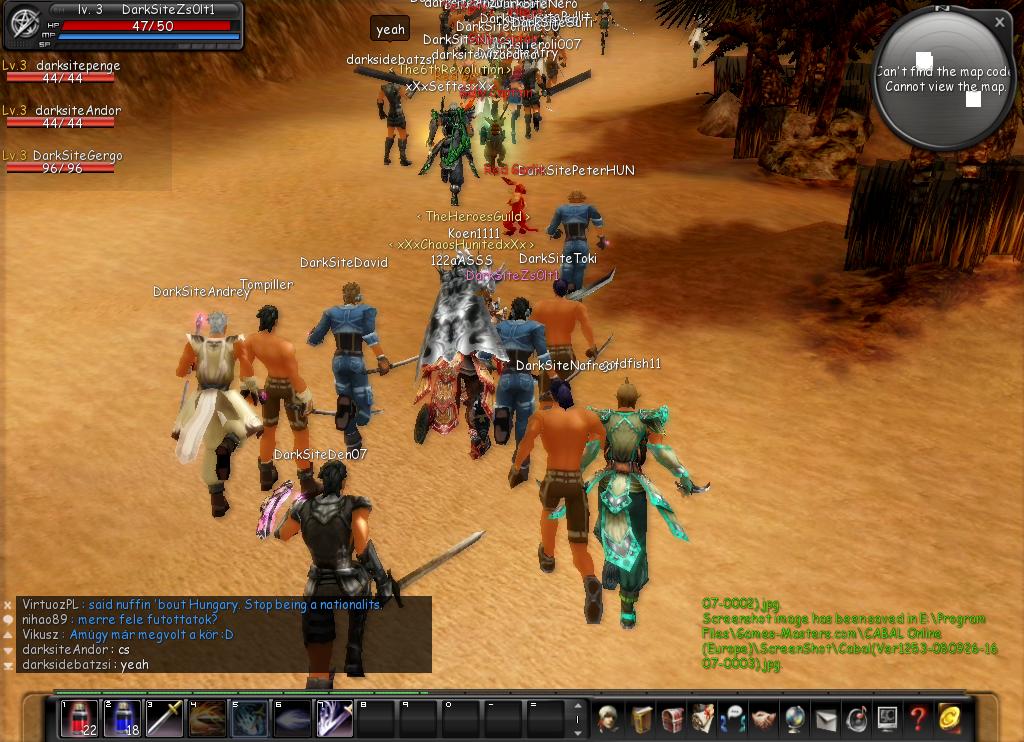This screenshot has width=1024, height=742.
Task: Close the minimap panel
Action: 999,22
